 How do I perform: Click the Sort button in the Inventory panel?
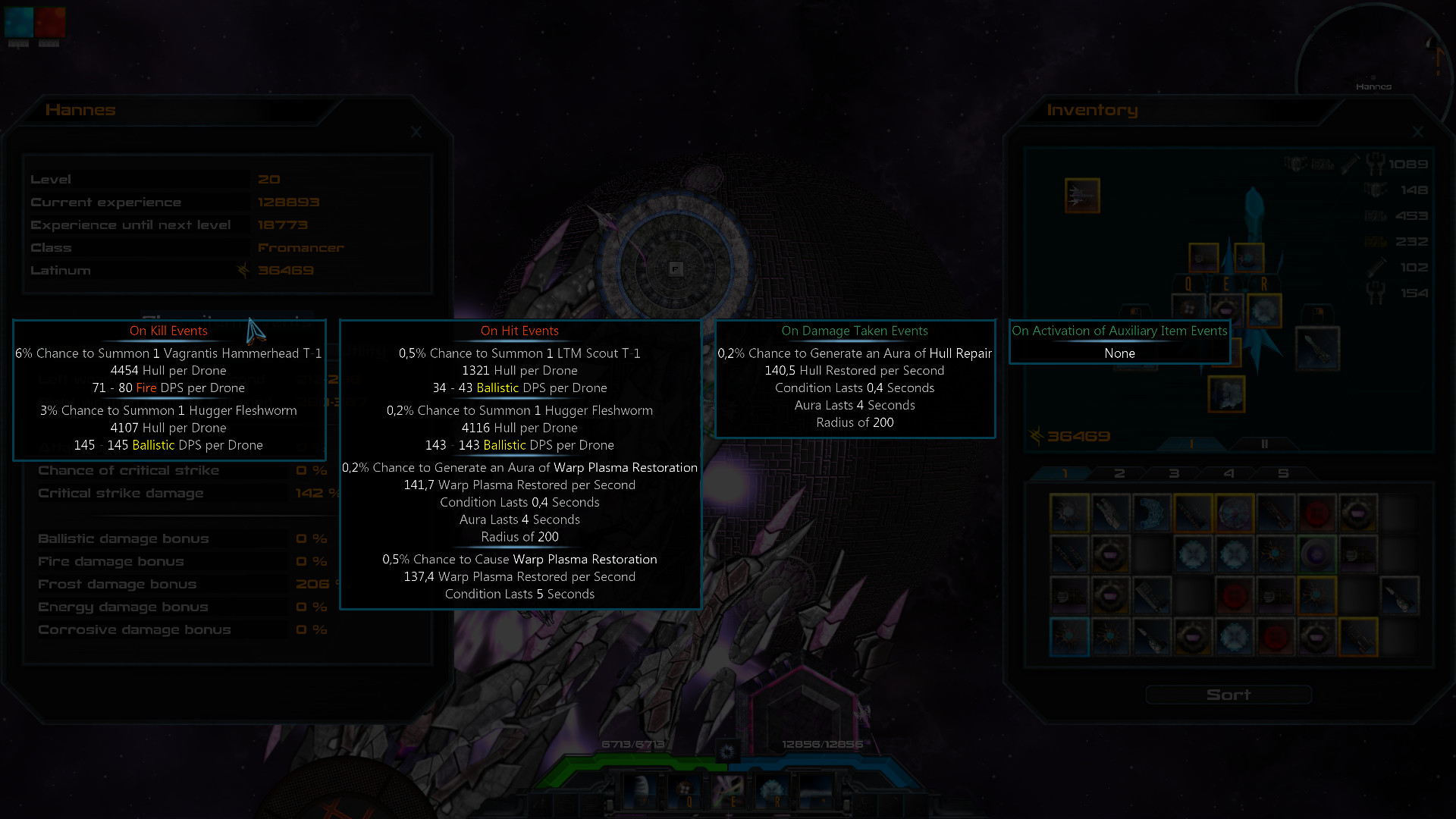(1228, 695)
